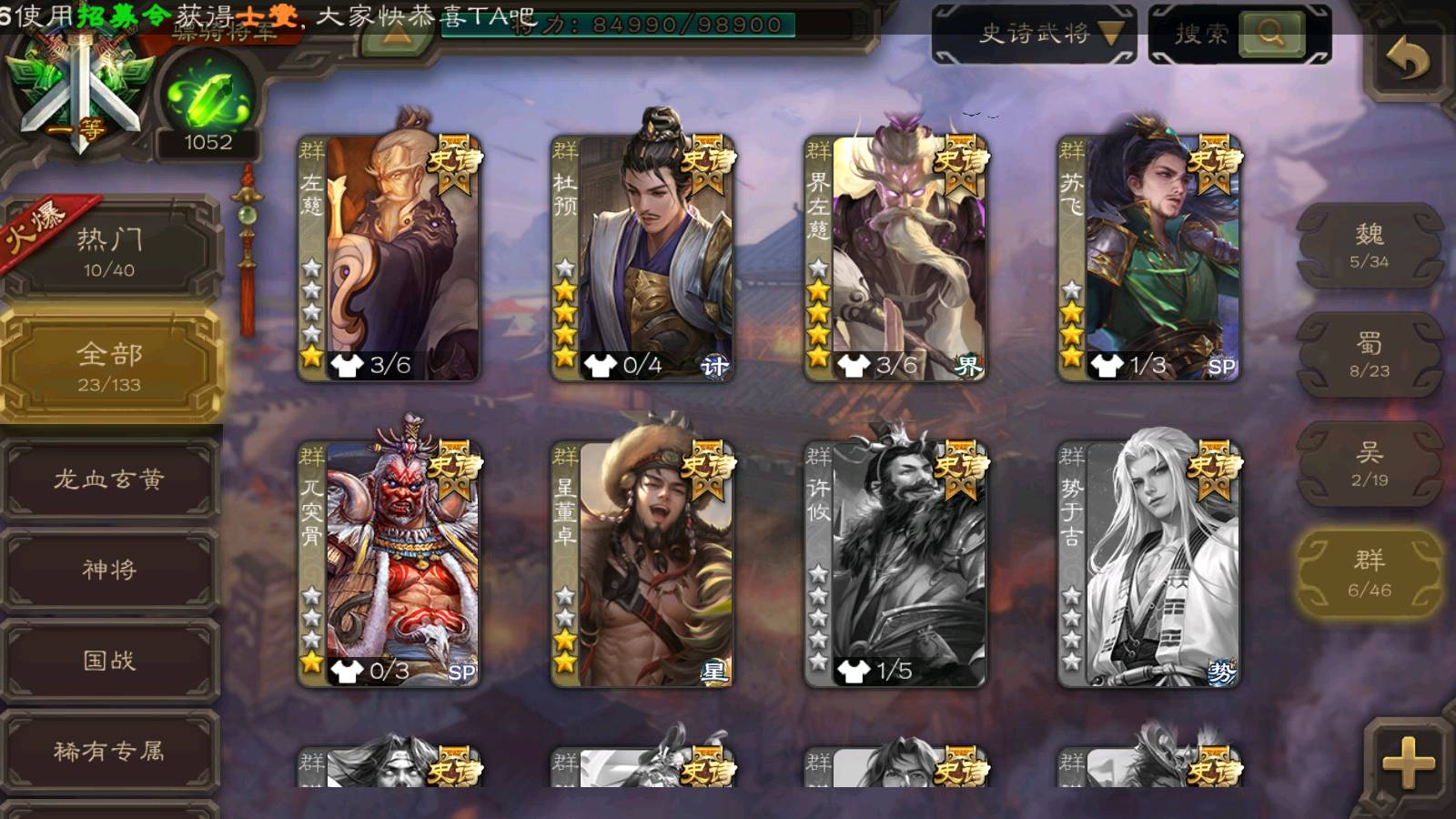This screenshot has height=819, width=1456.
Task: Open the 势于吉 general card
Action: (x=1148, y=564)
